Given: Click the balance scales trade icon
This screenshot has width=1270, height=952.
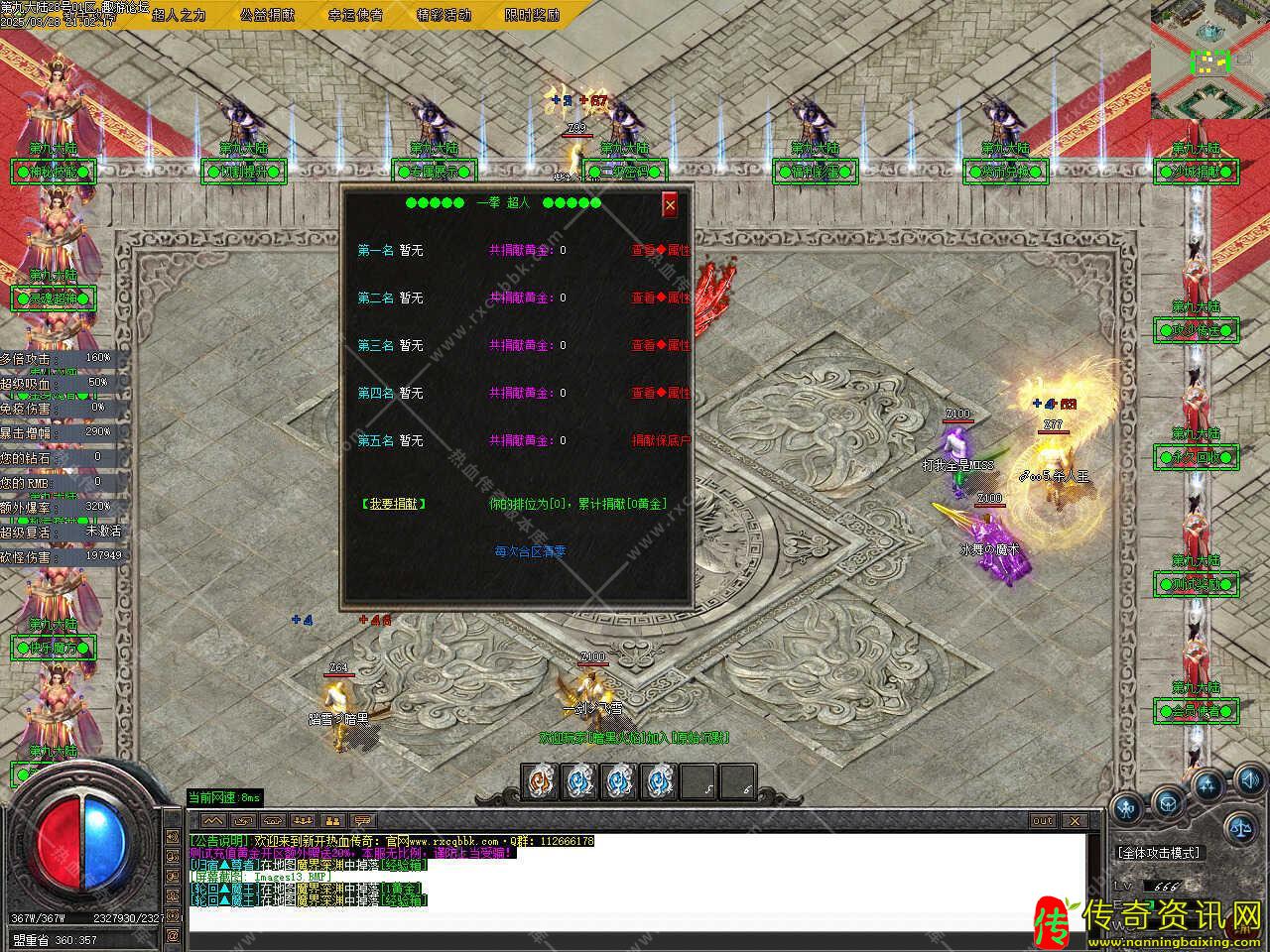Looking at the screenshot, I should pos(1238,825).
